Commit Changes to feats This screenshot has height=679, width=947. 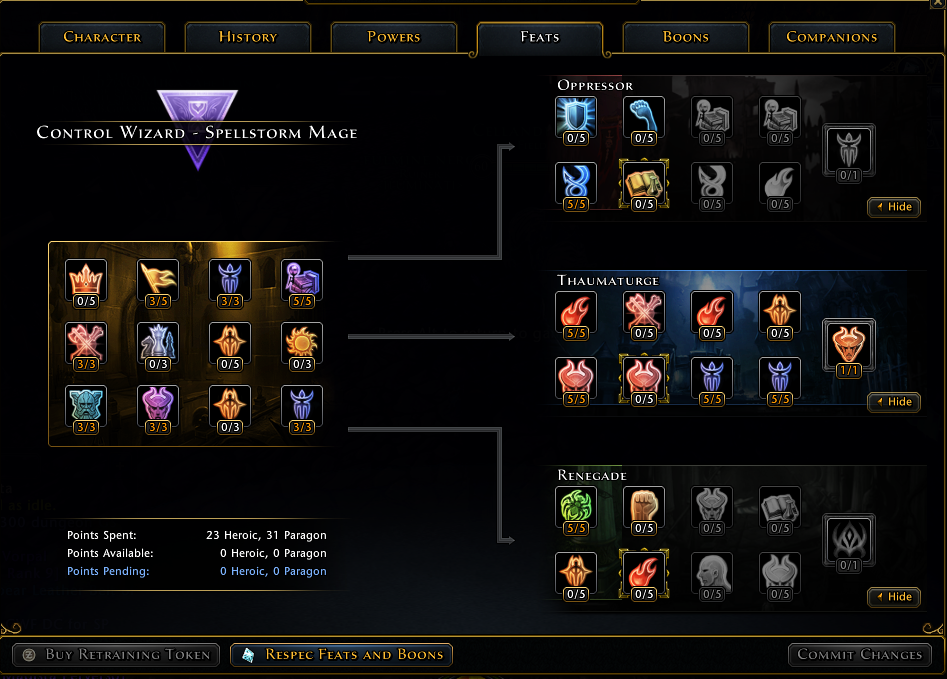(859, 655)
